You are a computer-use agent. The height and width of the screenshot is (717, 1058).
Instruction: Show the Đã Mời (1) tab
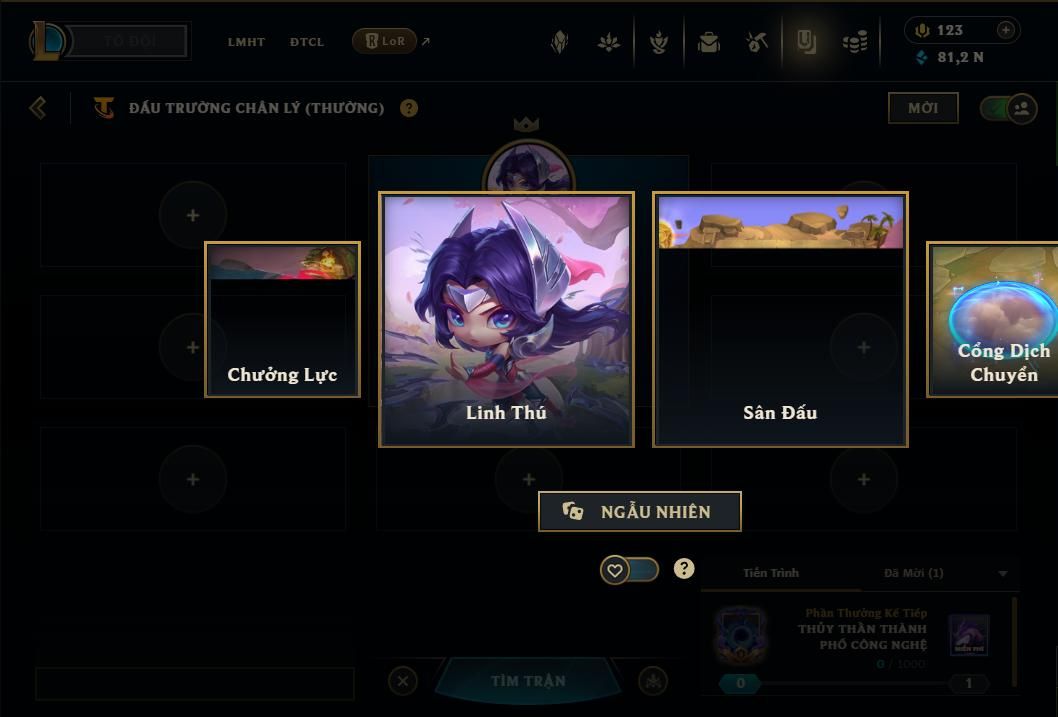point(913,573)
